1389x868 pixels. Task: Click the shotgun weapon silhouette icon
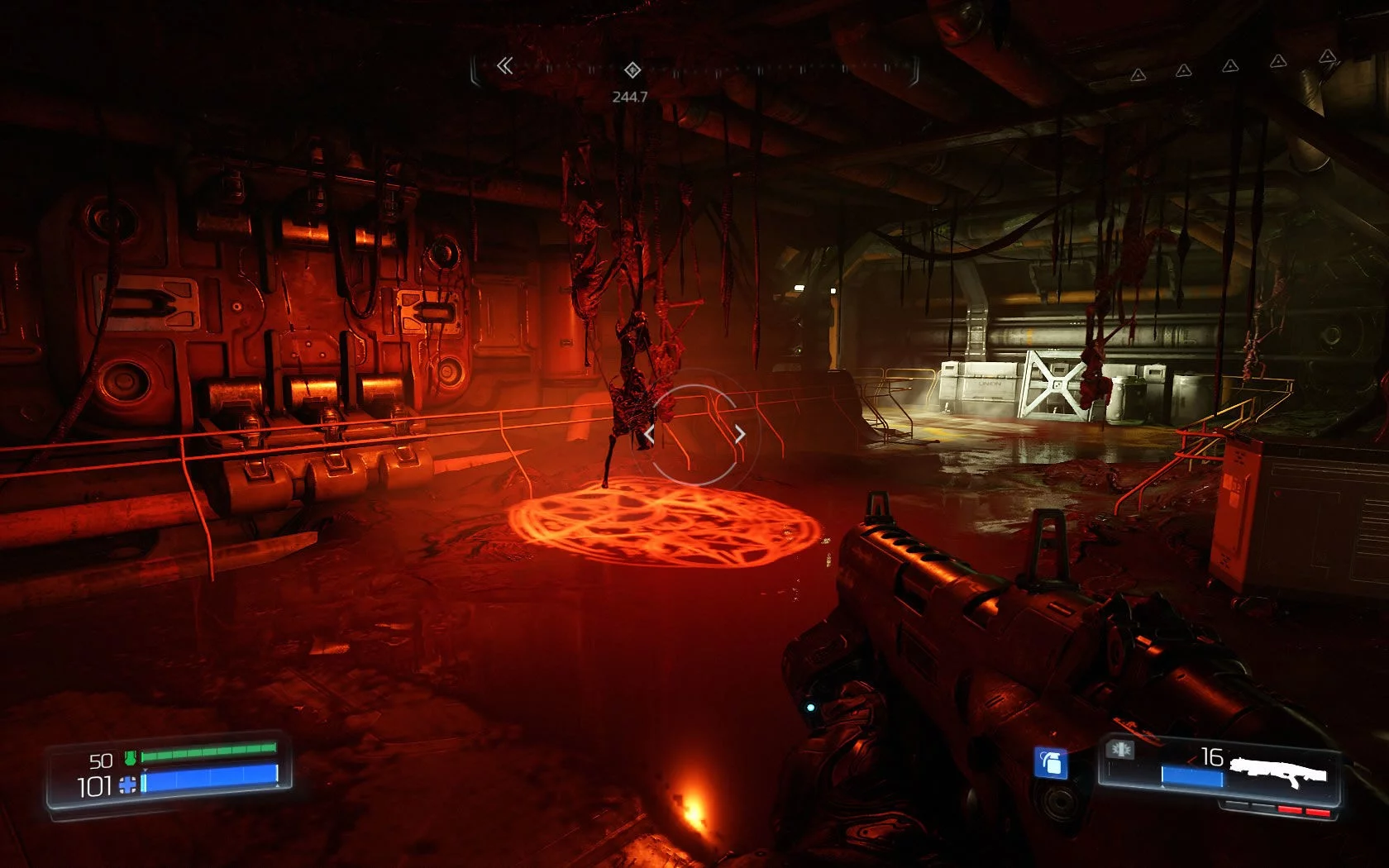(x=1278, y=773)
